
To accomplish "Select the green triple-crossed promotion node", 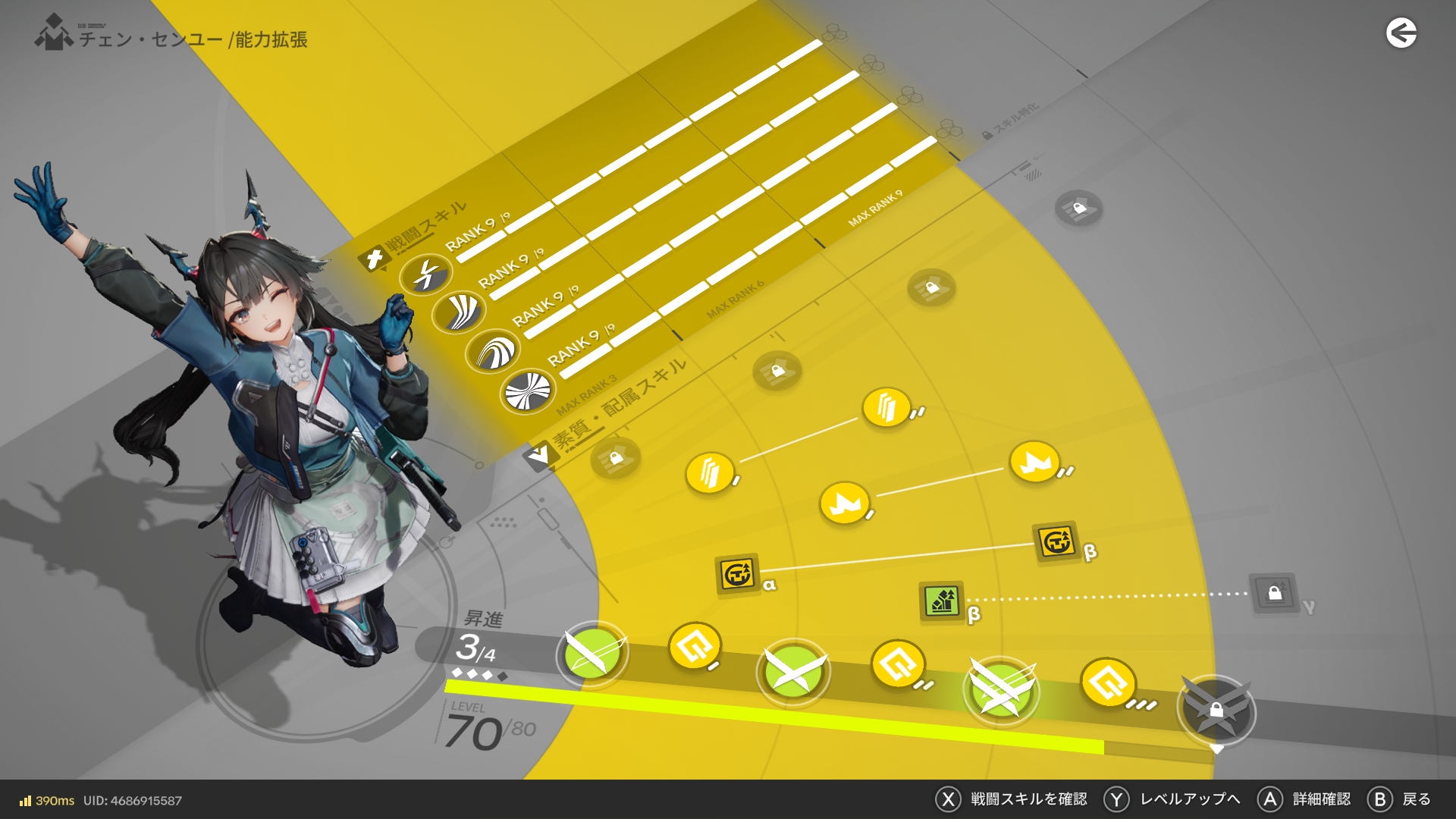I will 1001,690.
